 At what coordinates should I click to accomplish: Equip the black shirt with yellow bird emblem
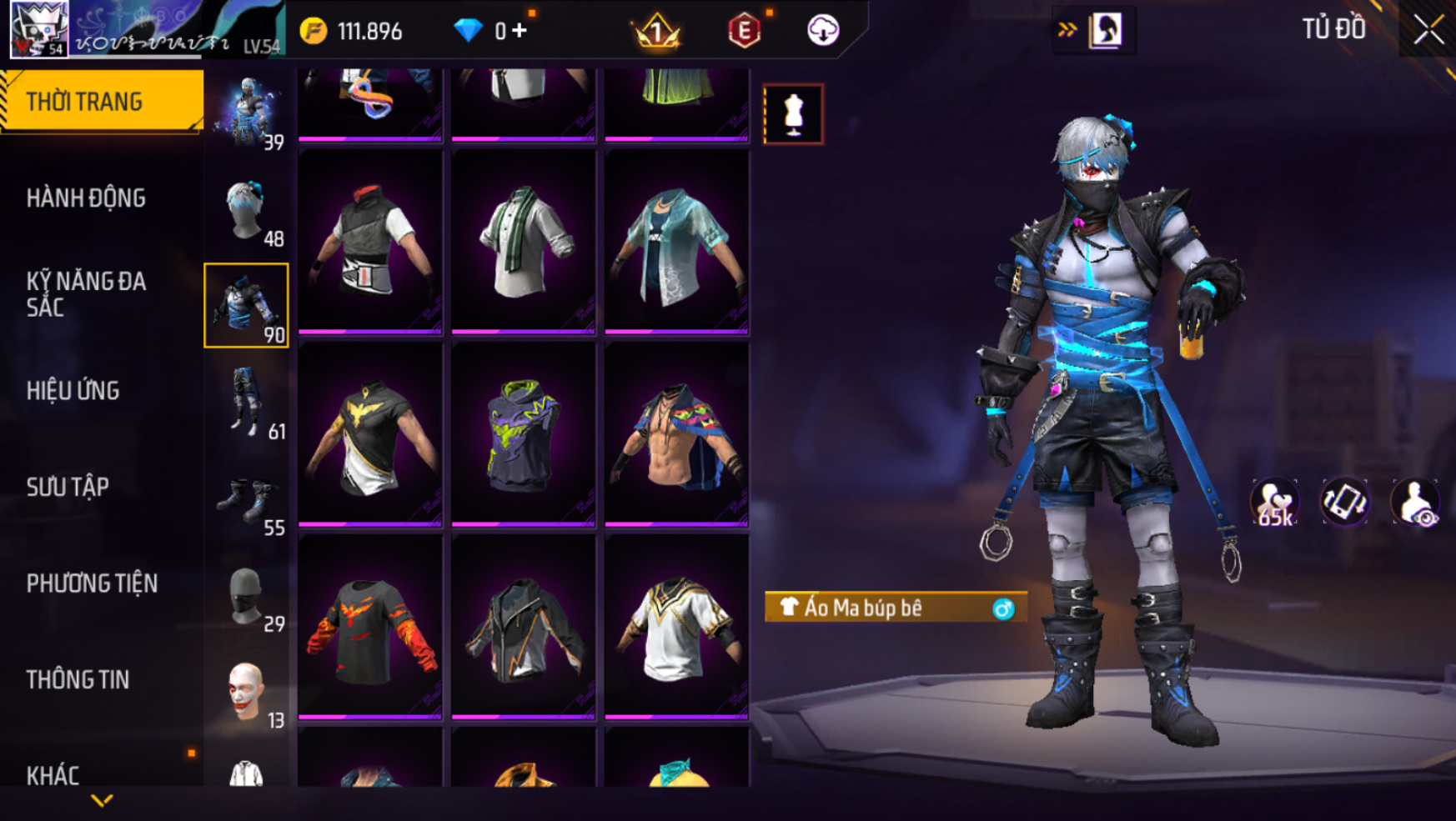pos(370,434)
